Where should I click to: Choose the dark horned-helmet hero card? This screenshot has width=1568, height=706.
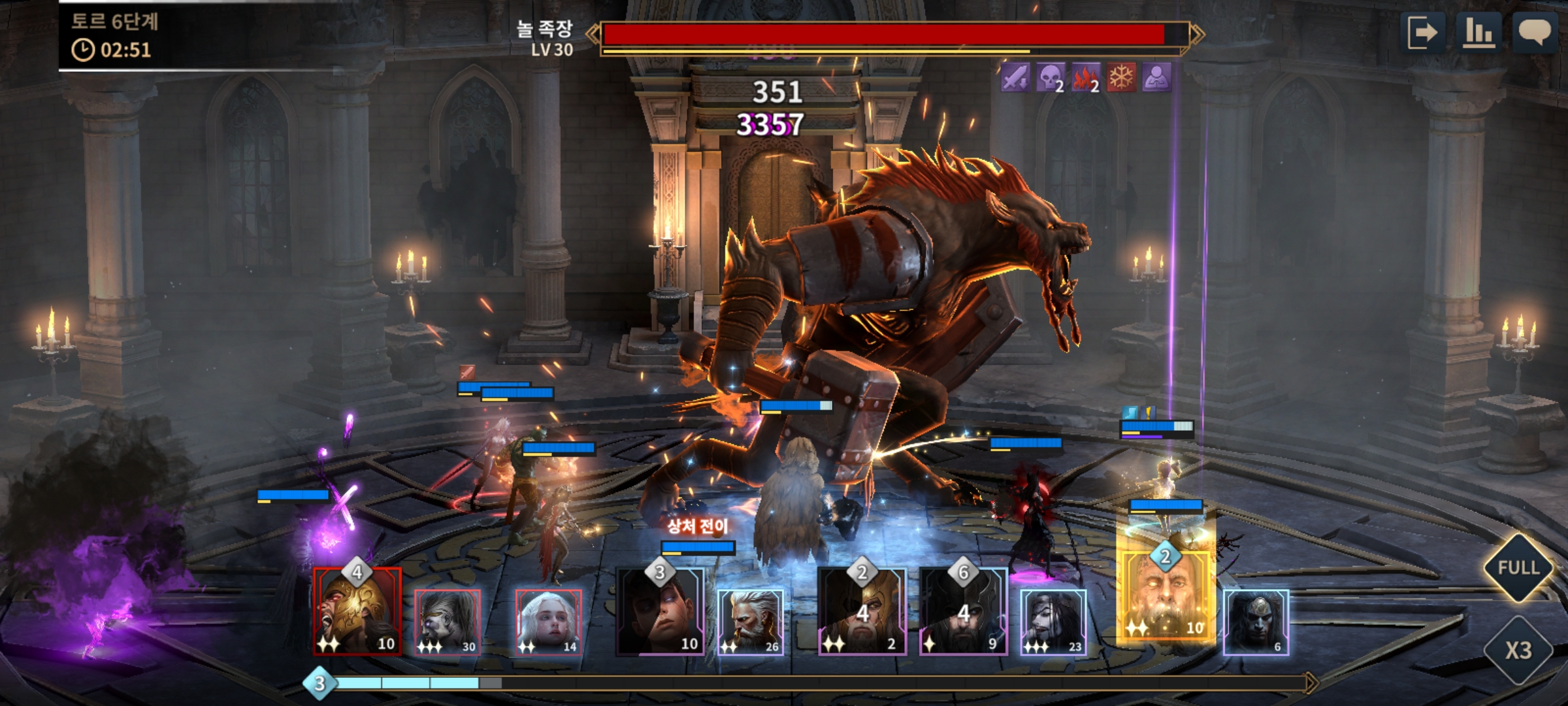coord(963,611)
